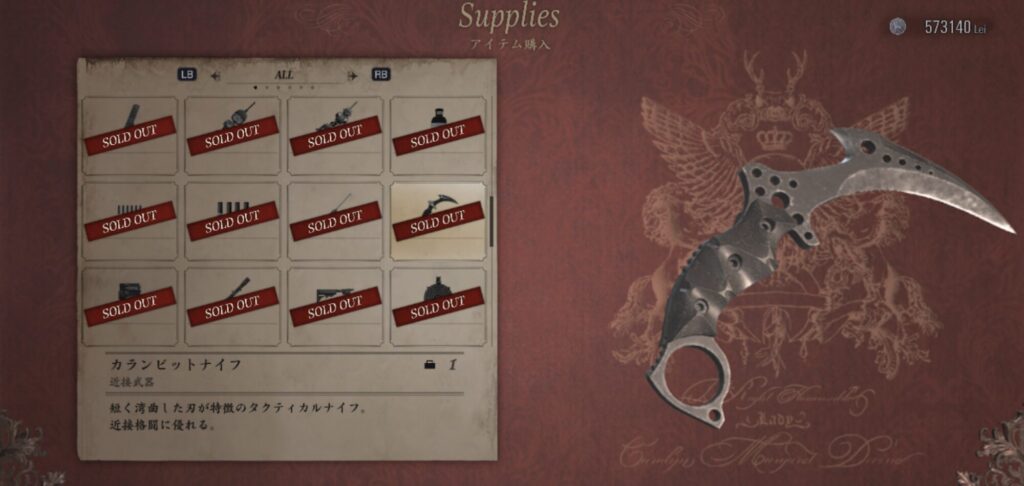
Task: Select the sold-out bottle item slot
Action: [x=437, y=135]
